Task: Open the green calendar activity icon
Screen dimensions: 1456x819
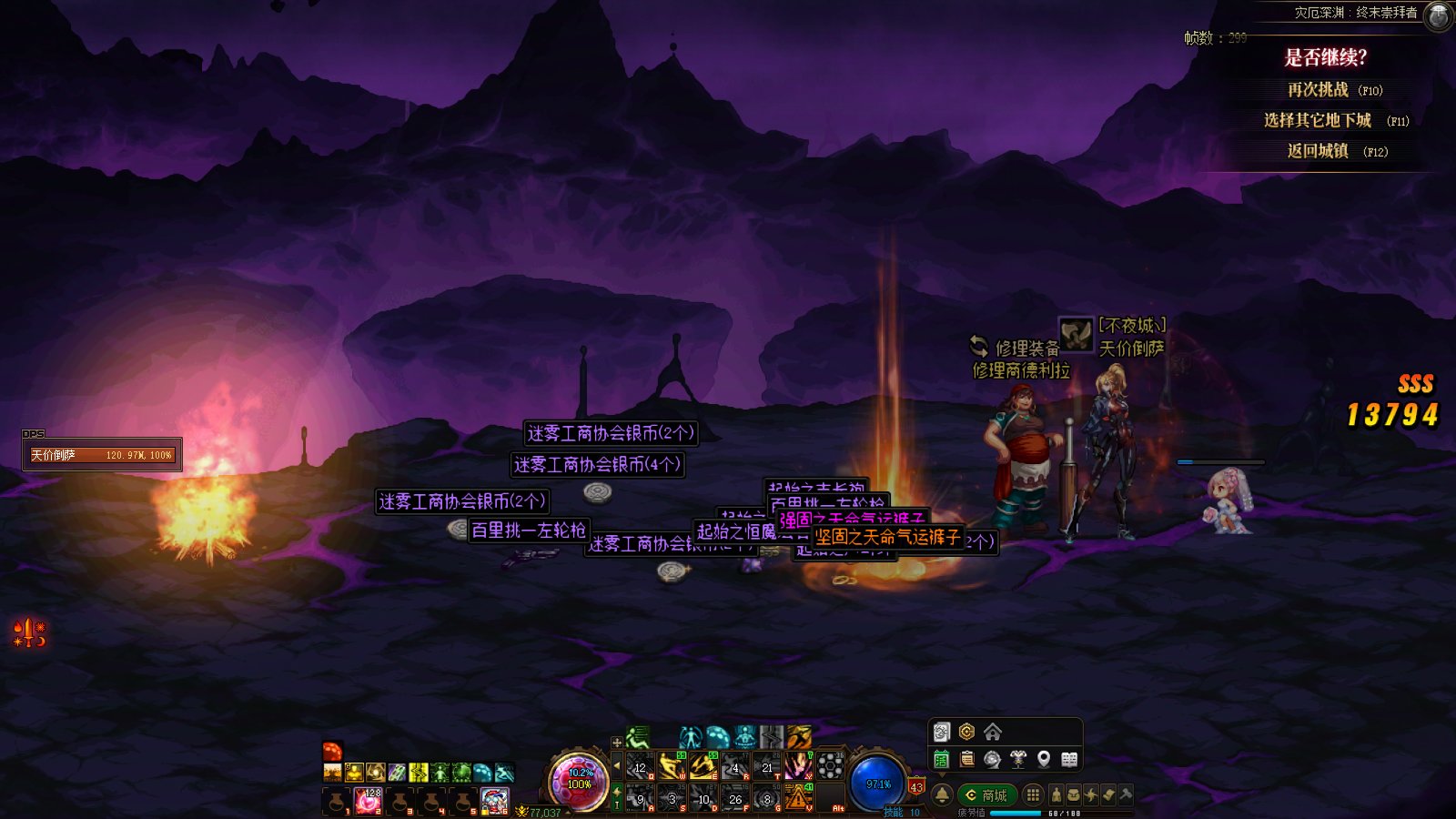Action: [x=942, y=759]
